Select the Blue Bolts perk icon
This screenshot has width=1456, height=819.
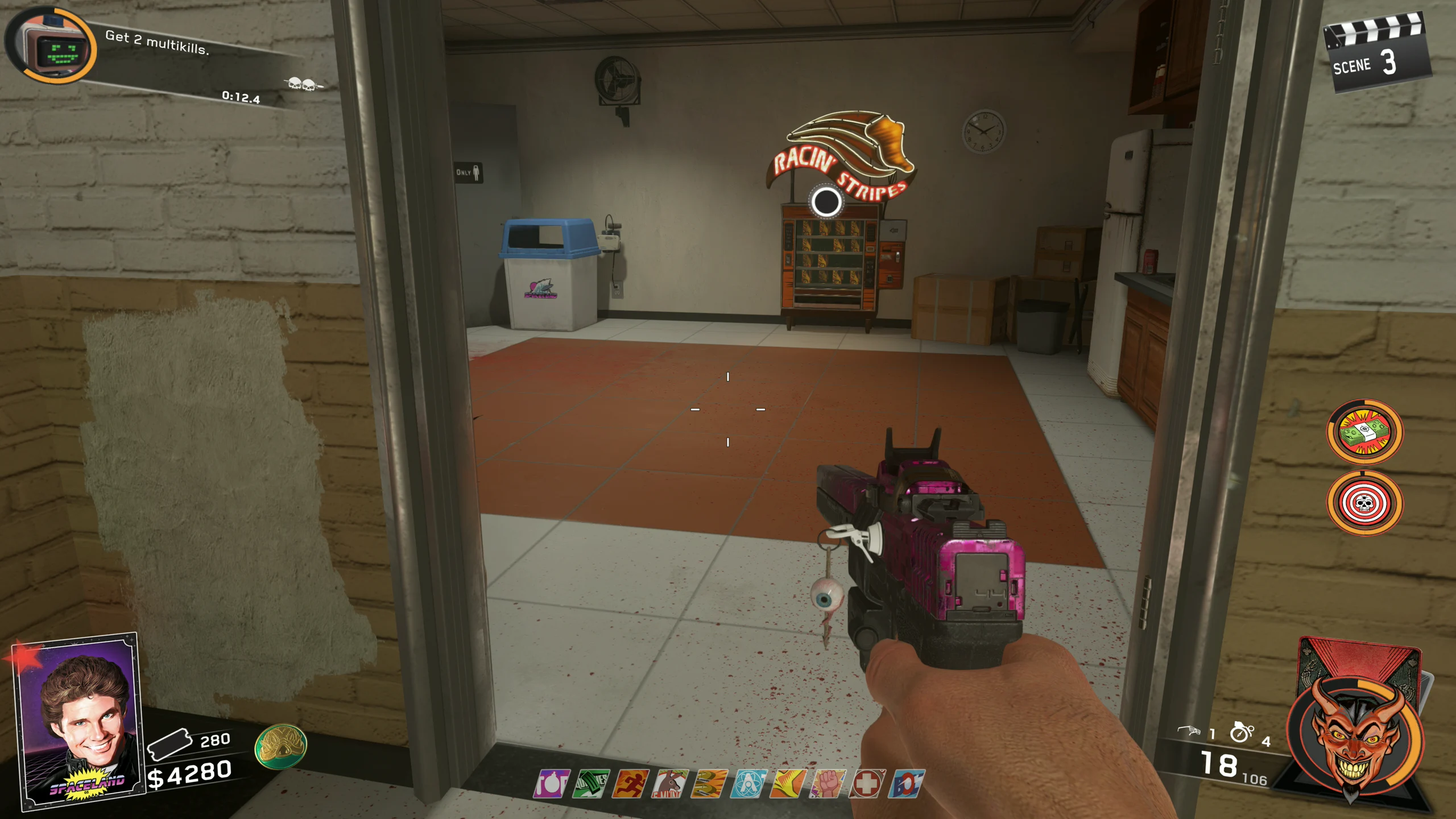pos(906,784)
